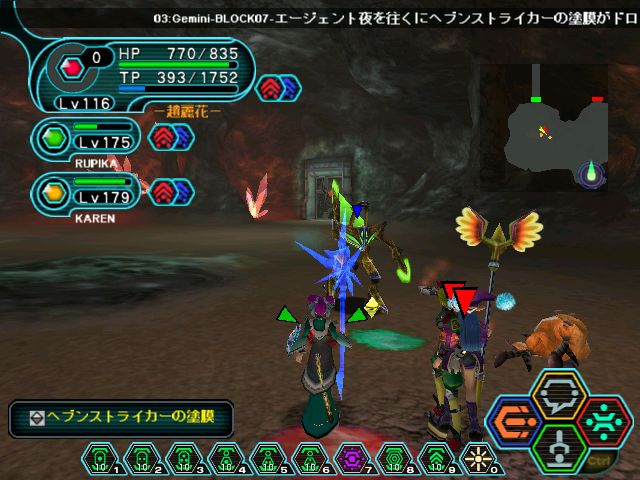This screenshot has height=480, width=640.
Task: Cast the technique in hotbar slot 3
Action: (x=183, y=459)
